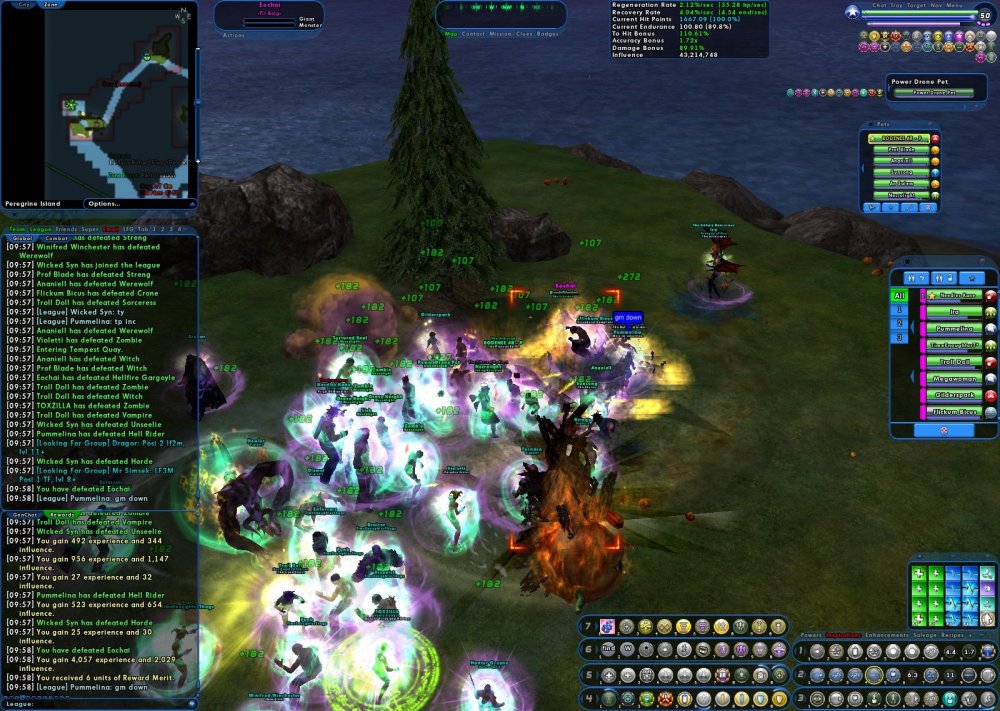
Task: Open the Mission tab in the nav bar
Action: [x=501, y=34]
